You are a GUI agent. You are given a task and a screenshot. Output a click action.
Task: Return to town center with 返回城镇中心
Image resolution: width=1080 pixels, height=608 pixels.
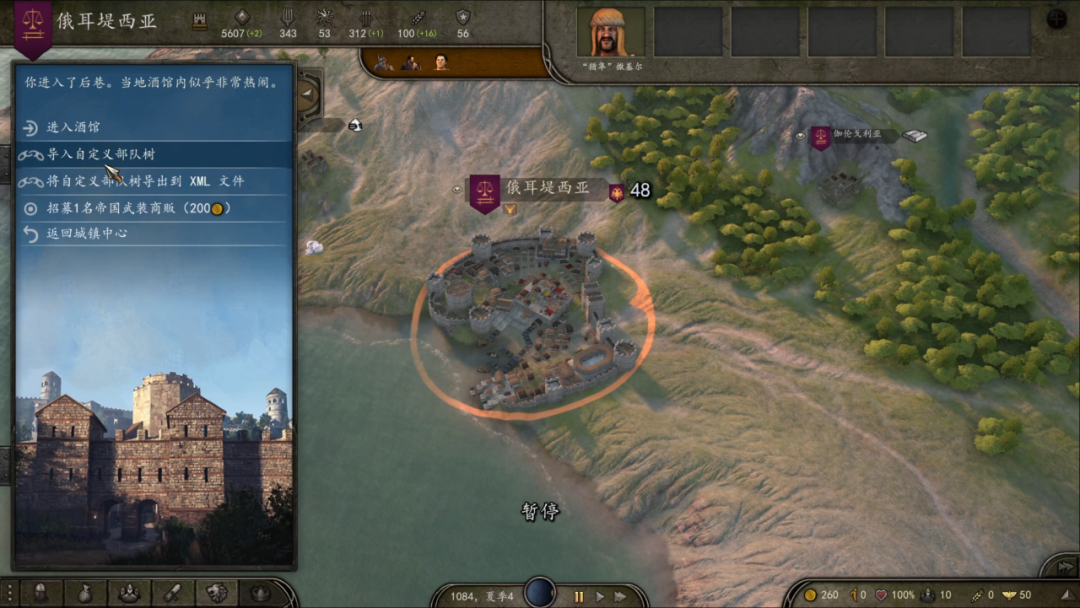coord(86,233)
